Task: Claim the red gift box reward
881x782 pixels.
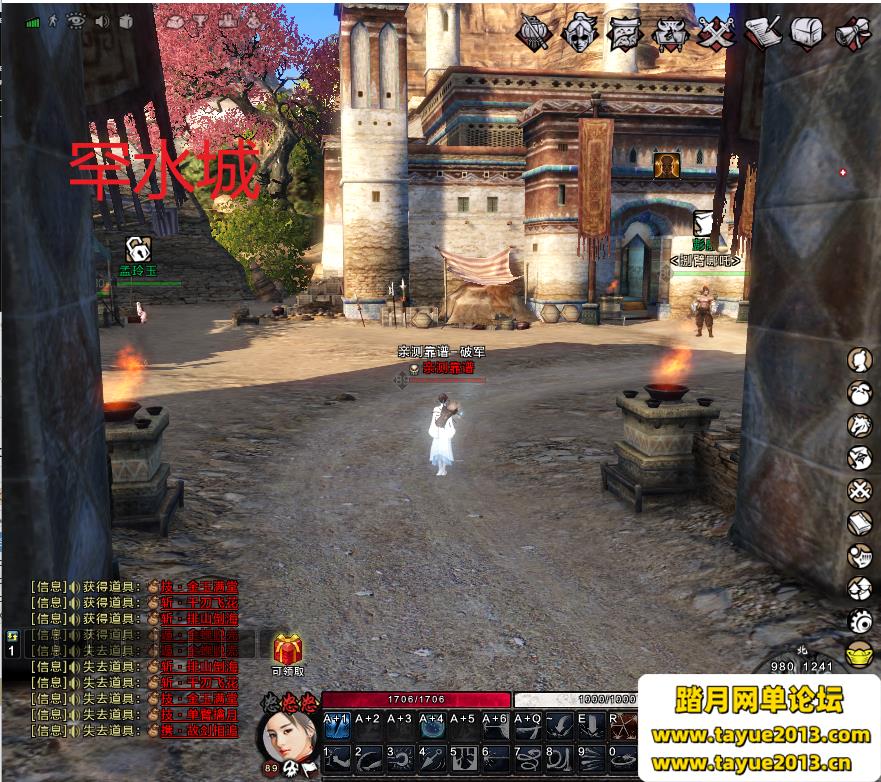Action: [288, 651]
